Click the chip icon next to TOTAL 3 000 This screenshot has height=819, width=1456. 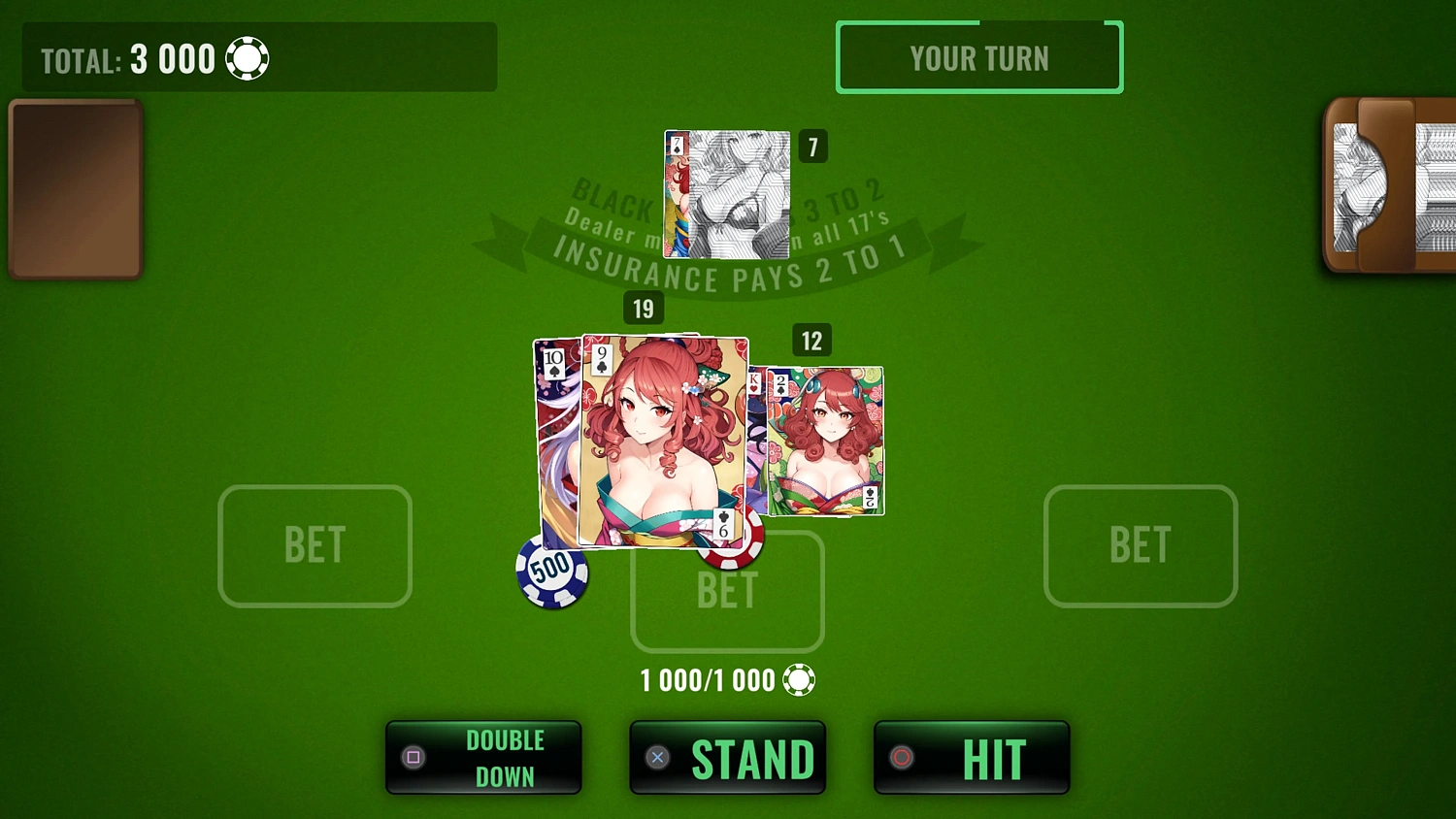click(248, 58)
